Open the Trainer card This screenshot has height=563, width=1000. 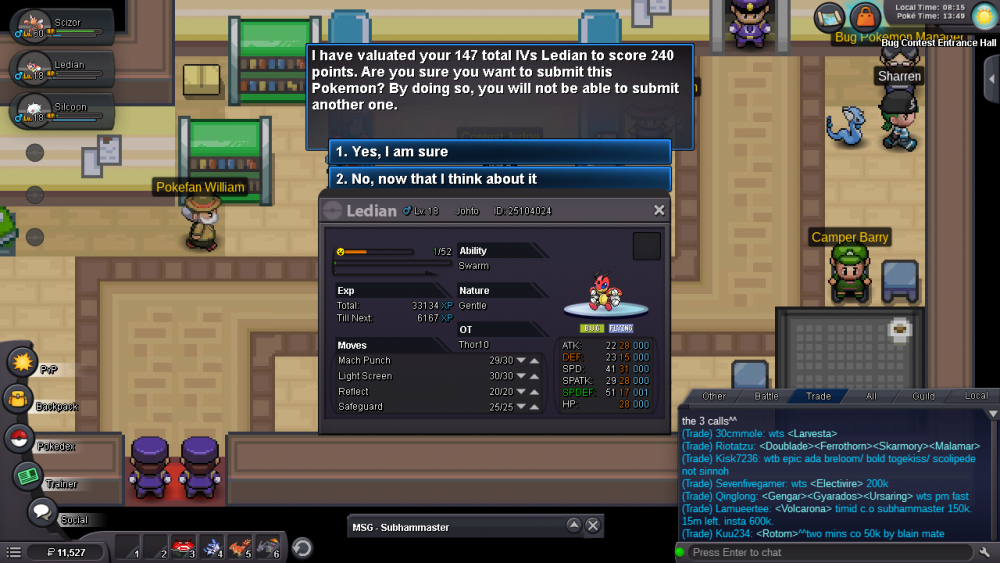click(27, 476)
